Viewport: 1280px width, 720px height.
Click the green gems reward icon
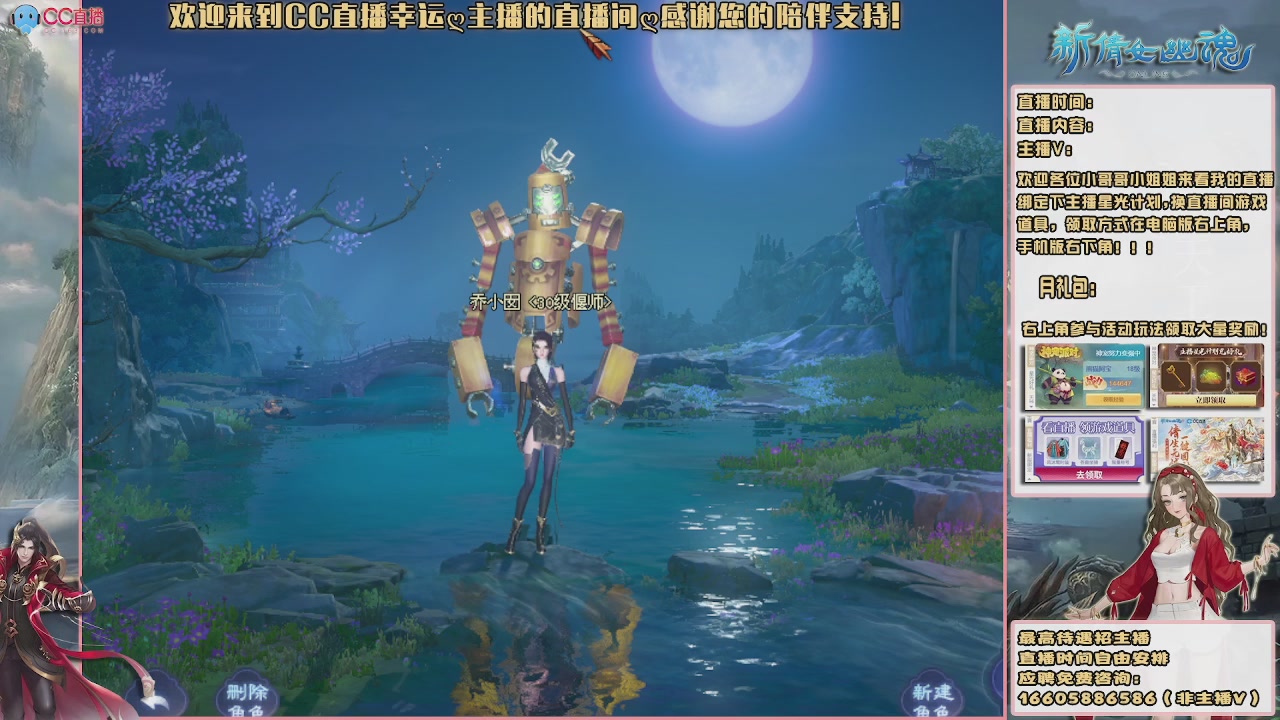click(x=1209, y=376)
